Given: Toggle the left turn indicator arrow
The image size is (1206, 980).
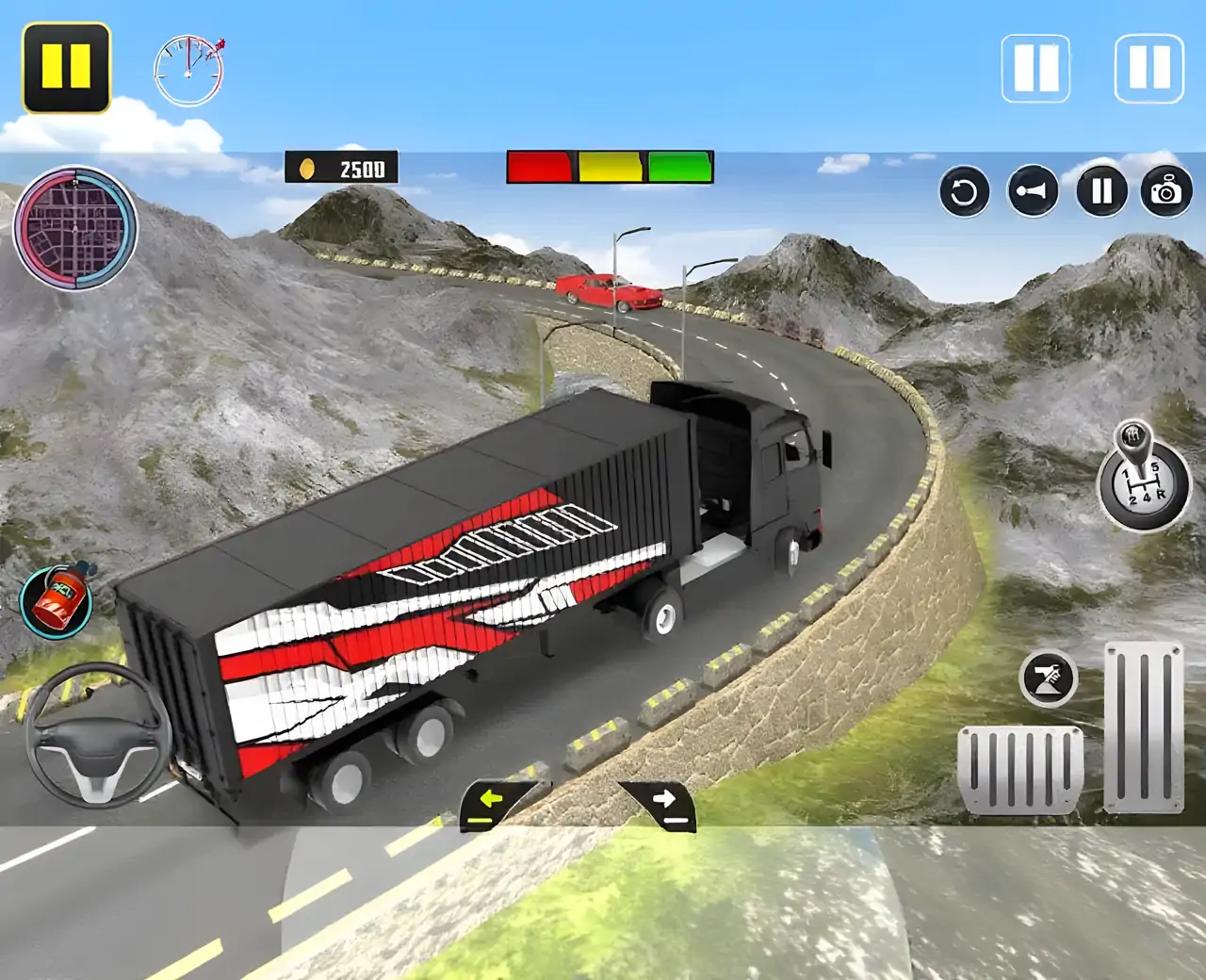Looking at the screenshot, I should pyautogui.click(x=494, y=804).
